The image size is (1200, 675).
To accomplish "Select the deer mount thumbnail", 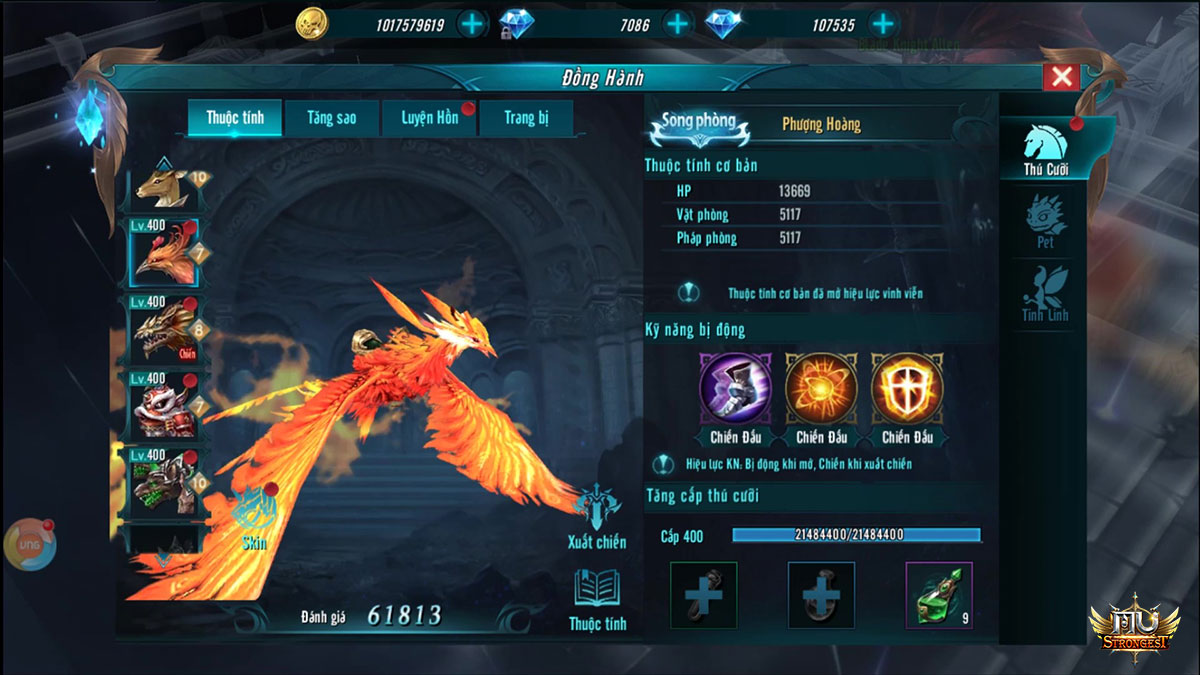I will (x=165, y=185).
